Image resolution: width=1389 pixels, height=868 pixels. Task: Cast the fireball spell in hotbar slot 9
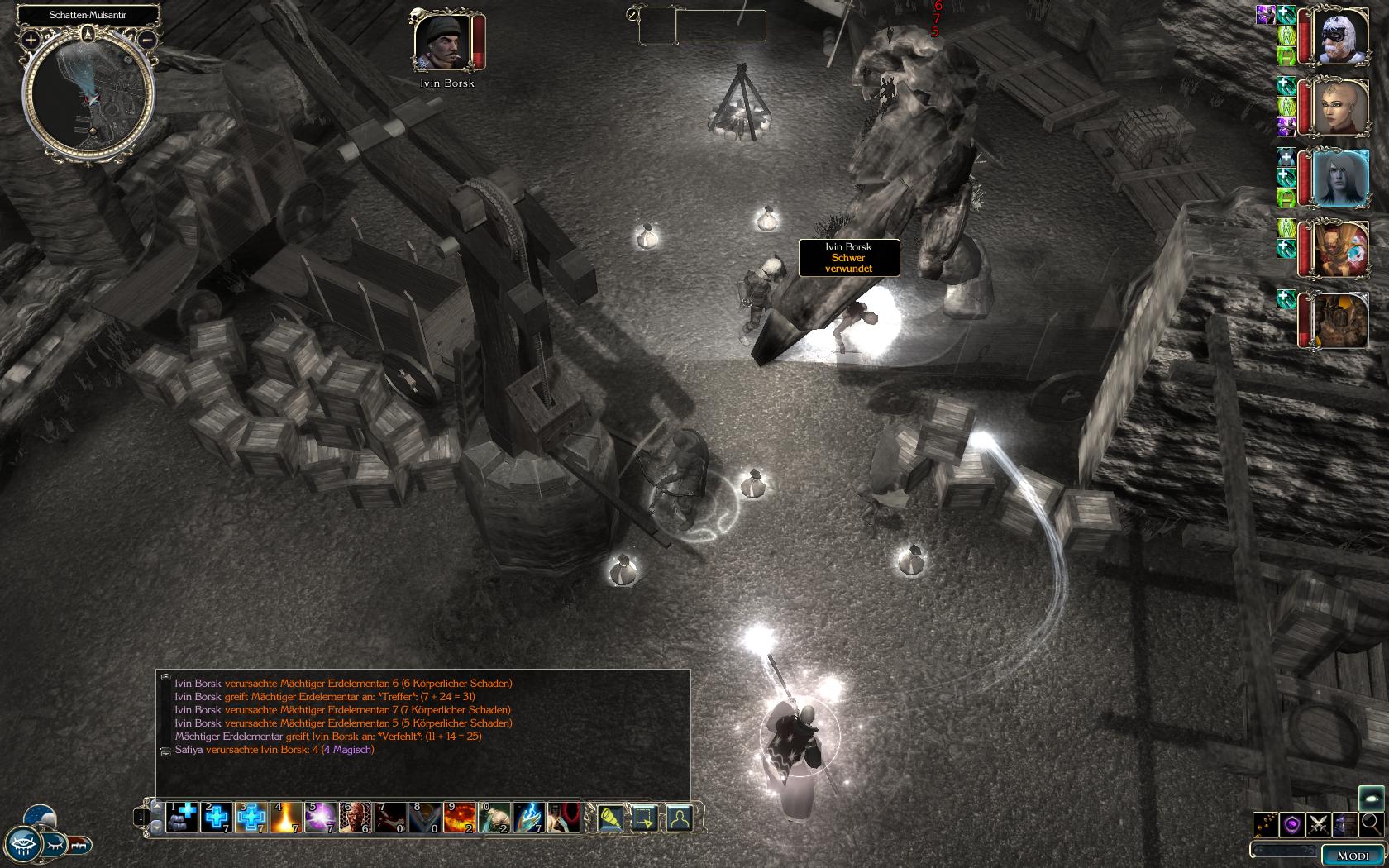tap(460, 817)
